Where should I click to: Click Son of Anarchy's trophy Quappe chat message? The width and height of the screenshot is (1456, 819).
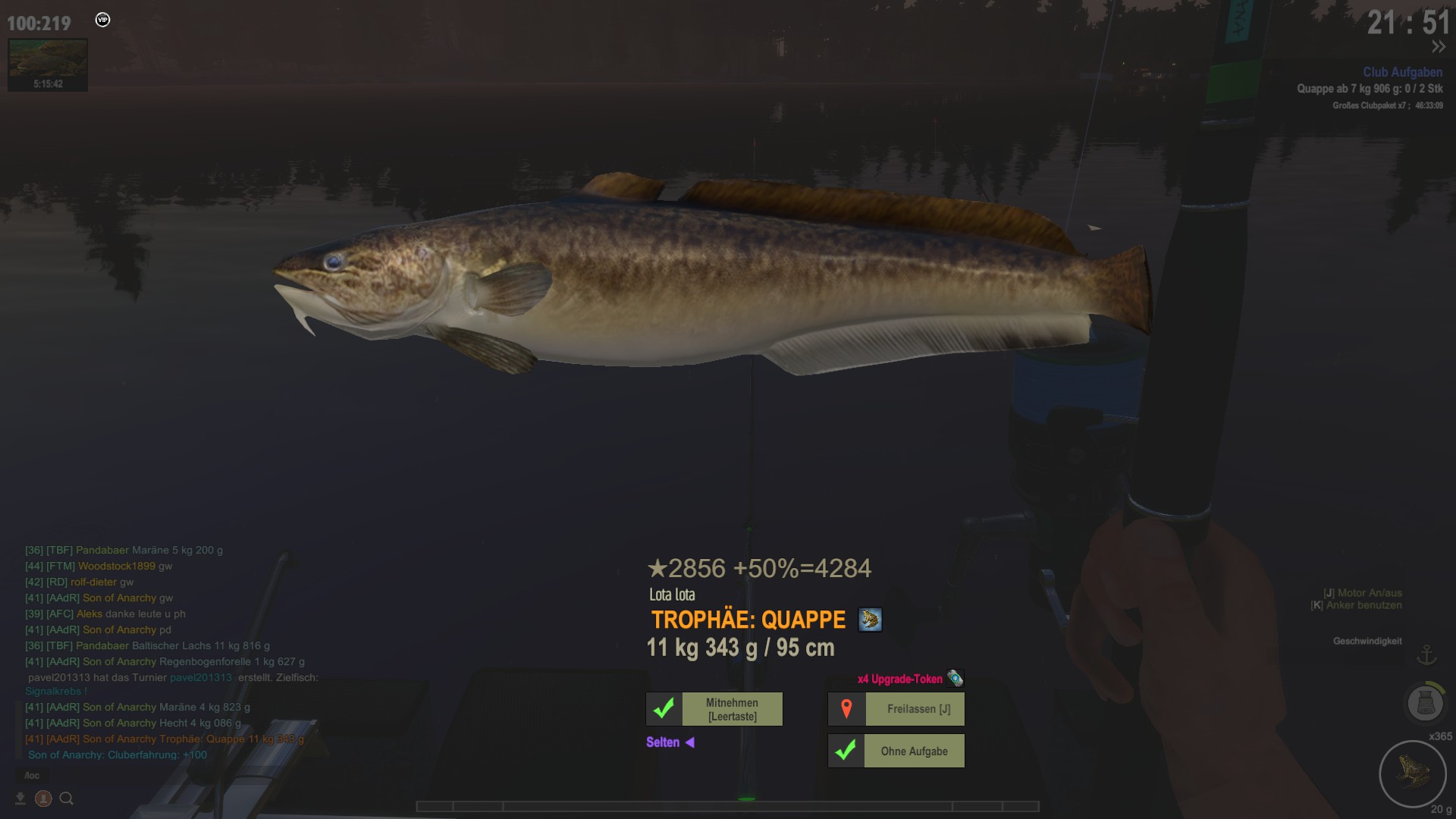(x=193, y=739)
